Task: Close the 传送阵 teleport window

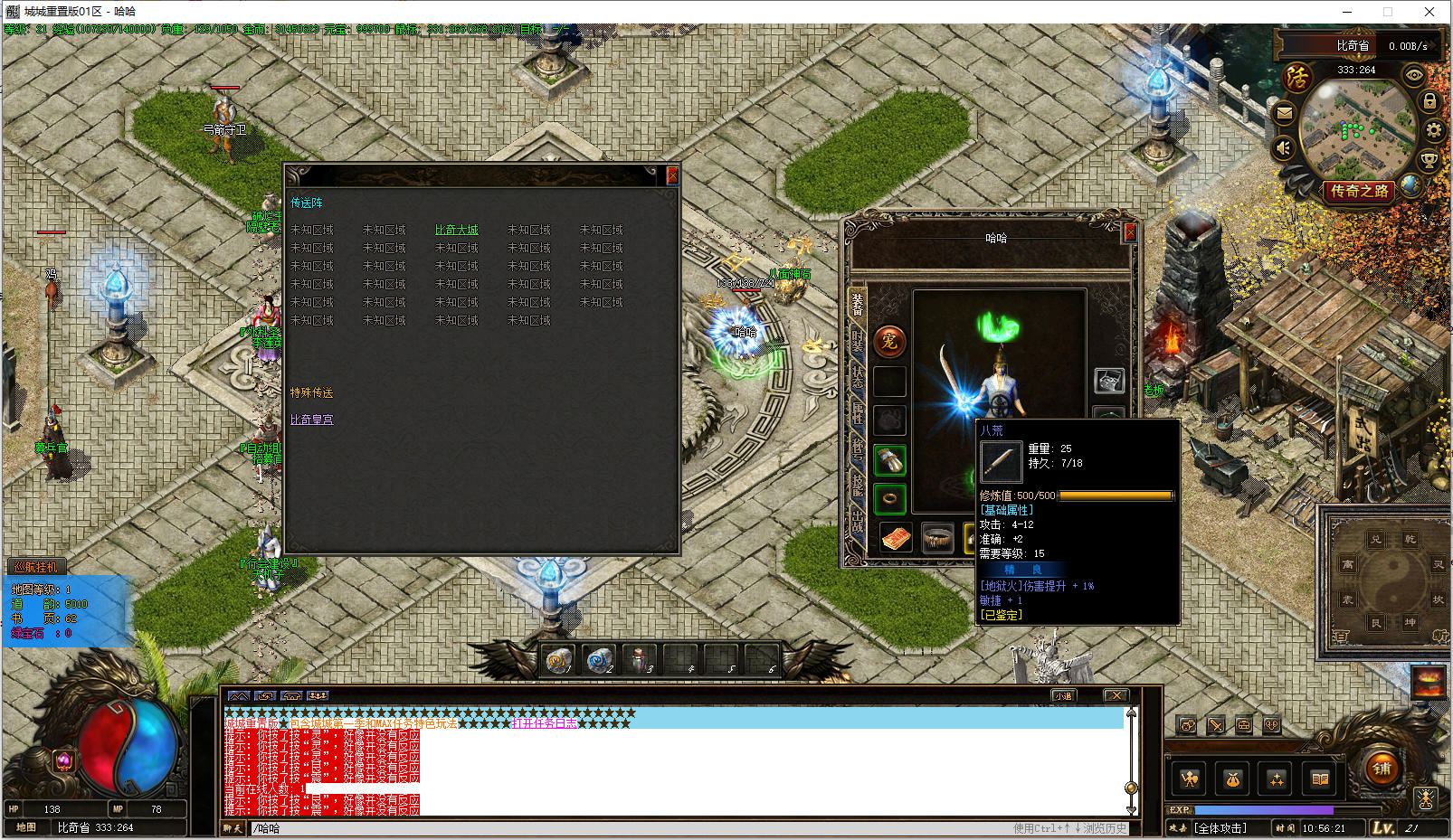Action: coord(671,175)
